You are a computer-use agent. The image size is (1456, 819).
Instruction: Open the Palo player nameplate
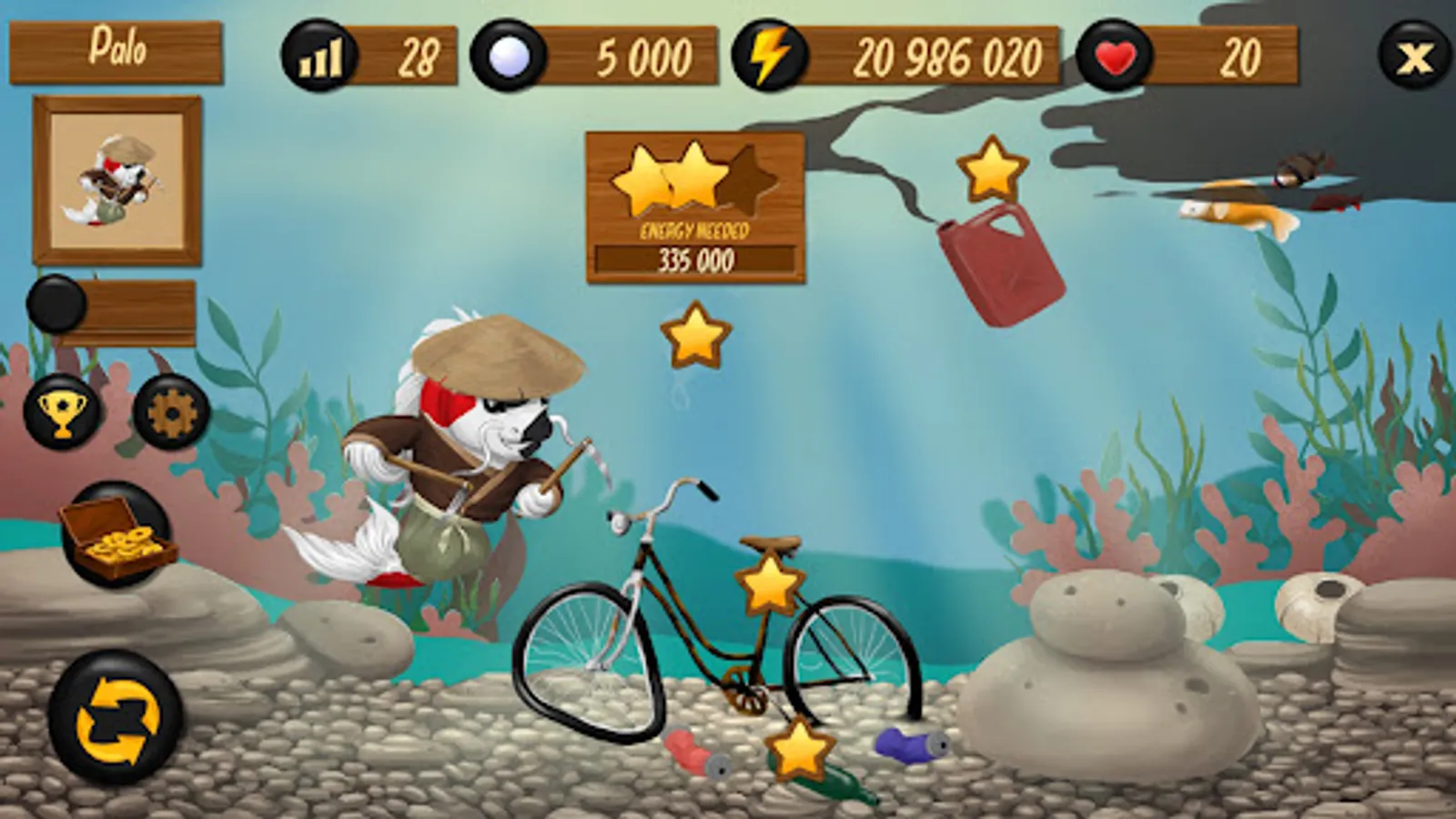(116, 51)
